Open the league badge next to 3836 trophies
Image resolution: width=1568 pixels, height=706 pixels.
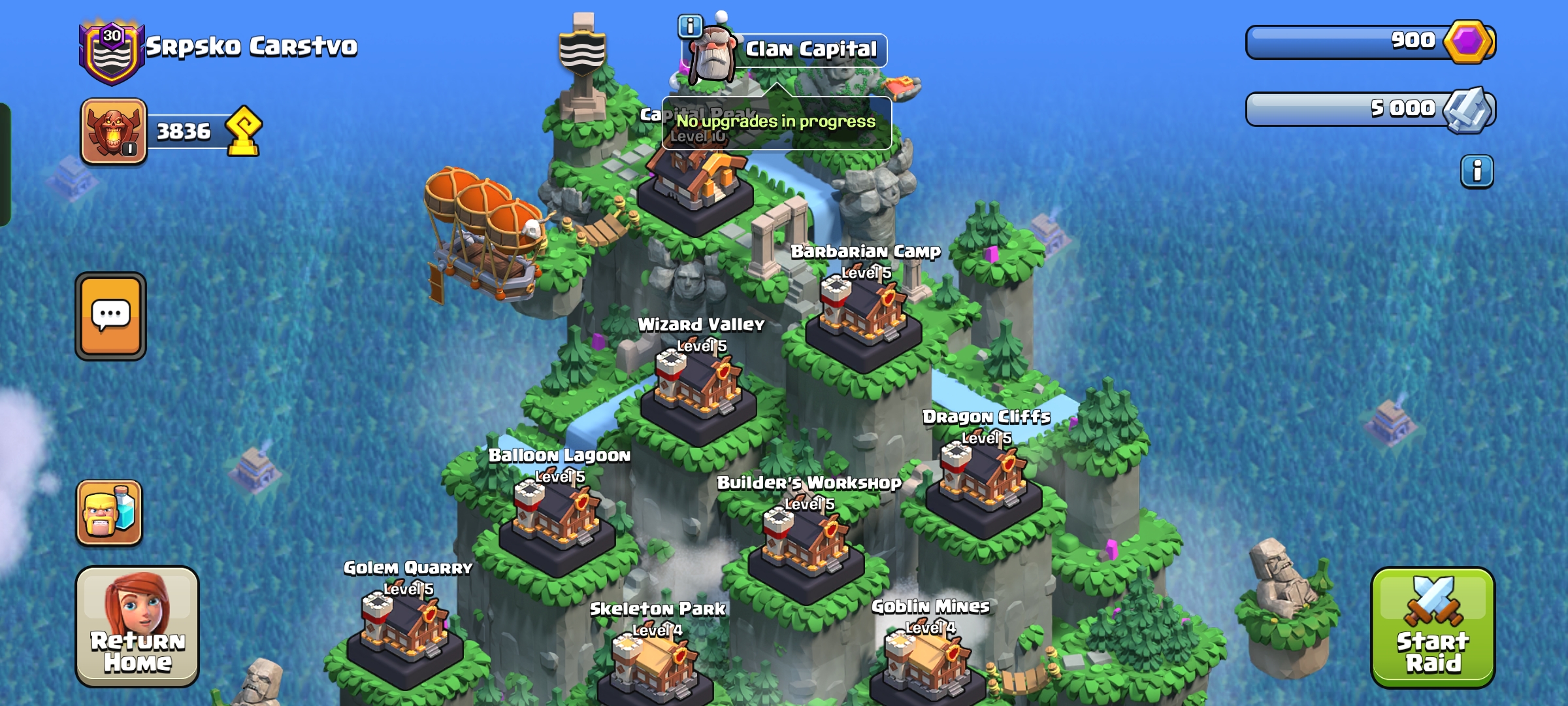pos(114,131)
